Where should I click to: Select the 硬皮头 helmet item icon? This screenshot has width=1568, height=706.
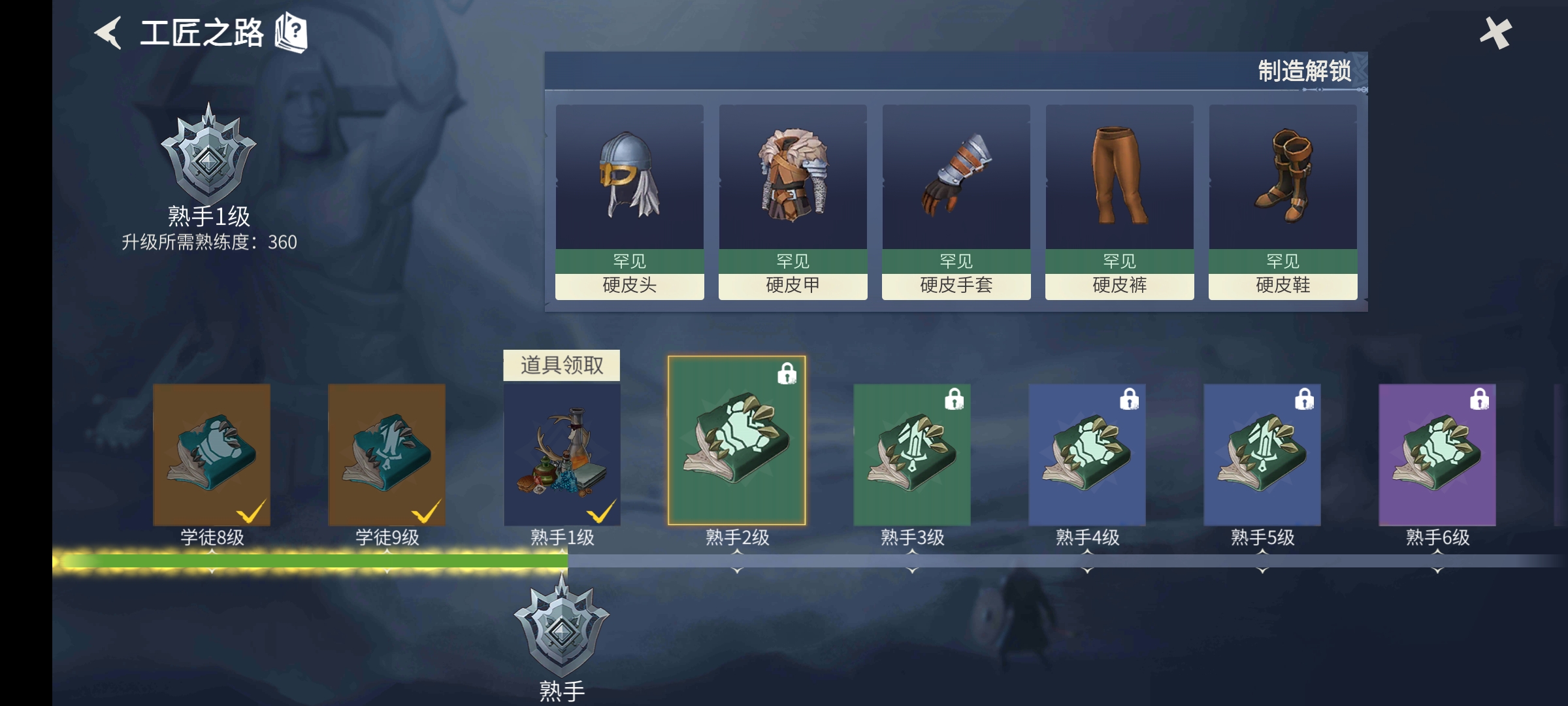point(629,178)
